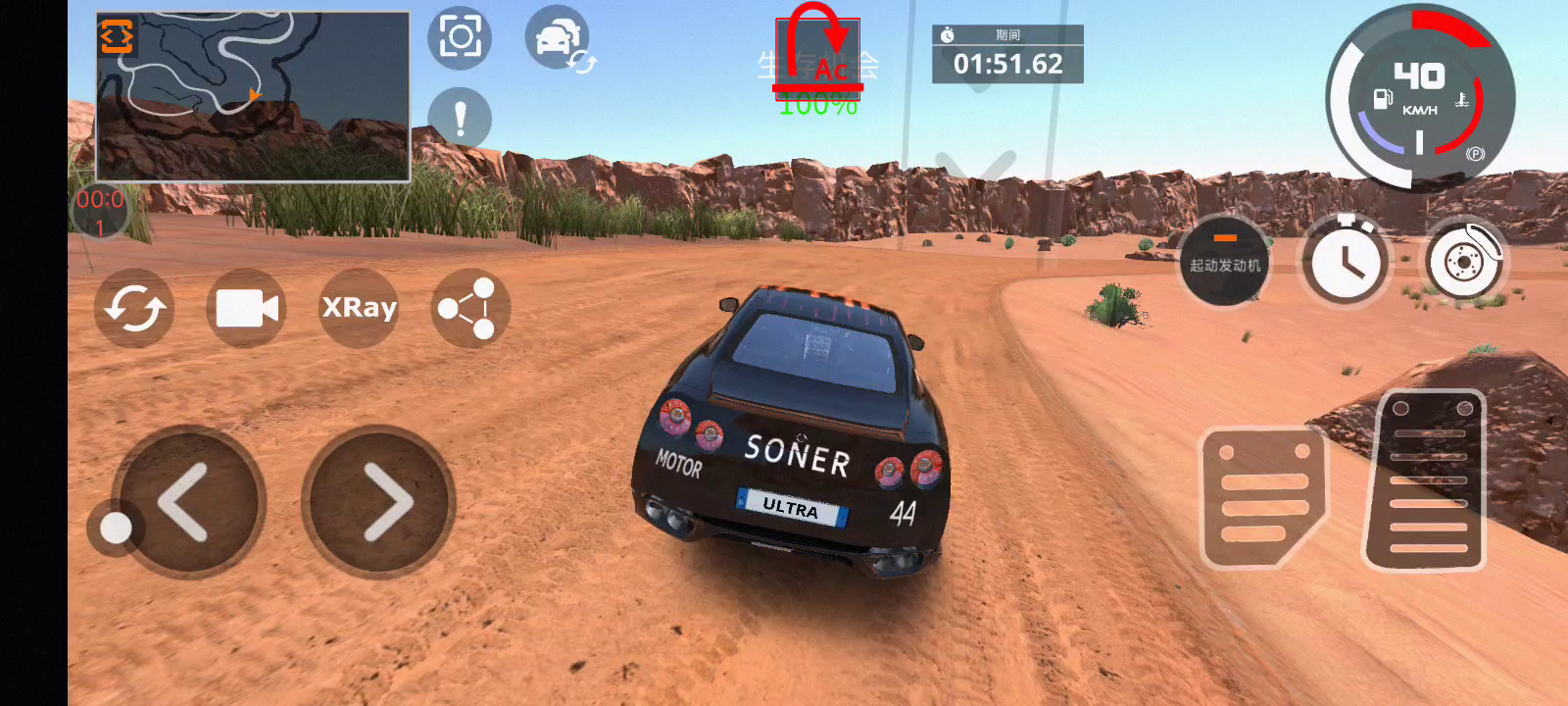Toggle the engine start button

coord(1224,261)
